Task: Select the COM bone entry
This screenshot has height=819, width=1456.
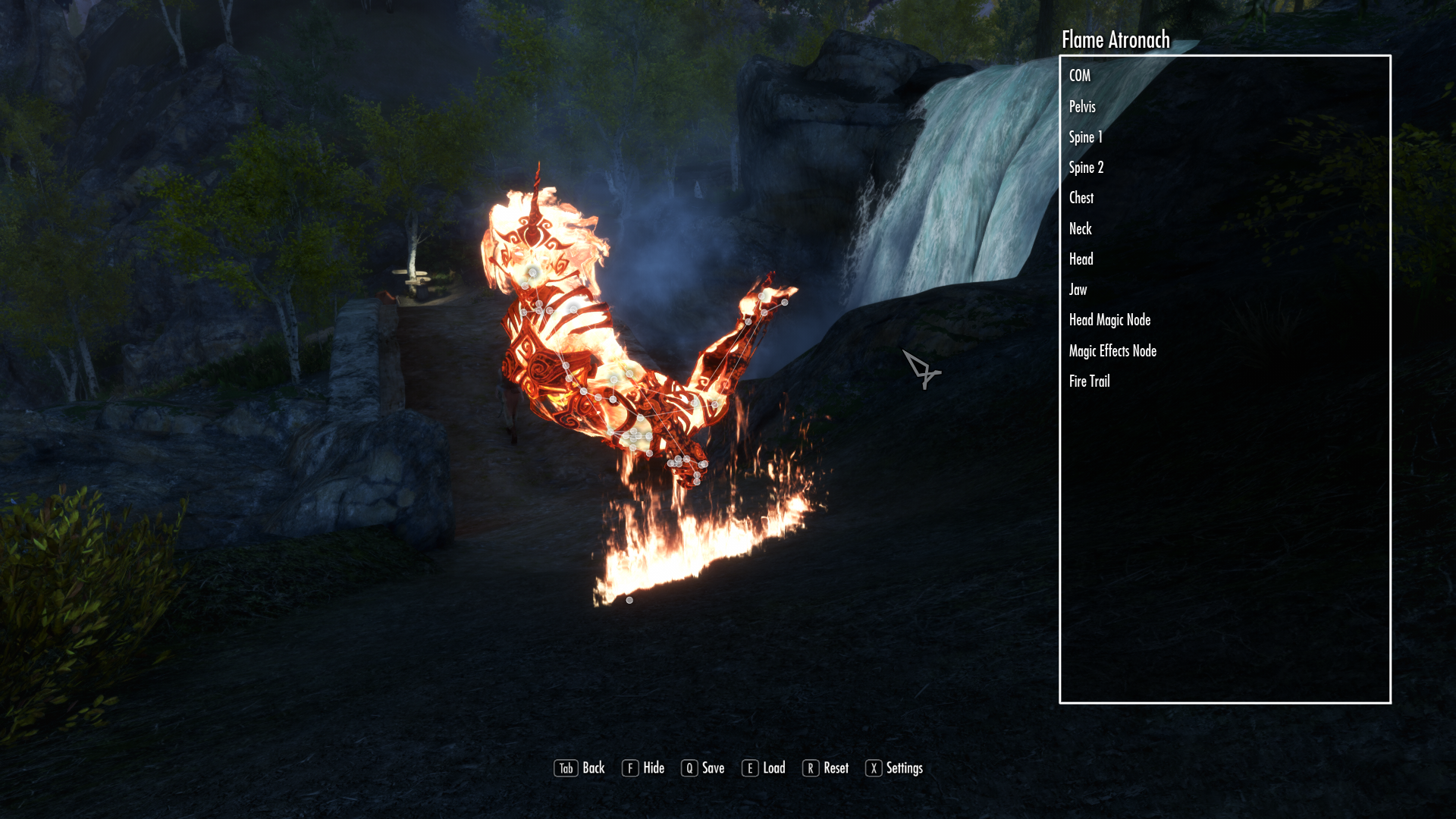Action: tap(1080, 76)
